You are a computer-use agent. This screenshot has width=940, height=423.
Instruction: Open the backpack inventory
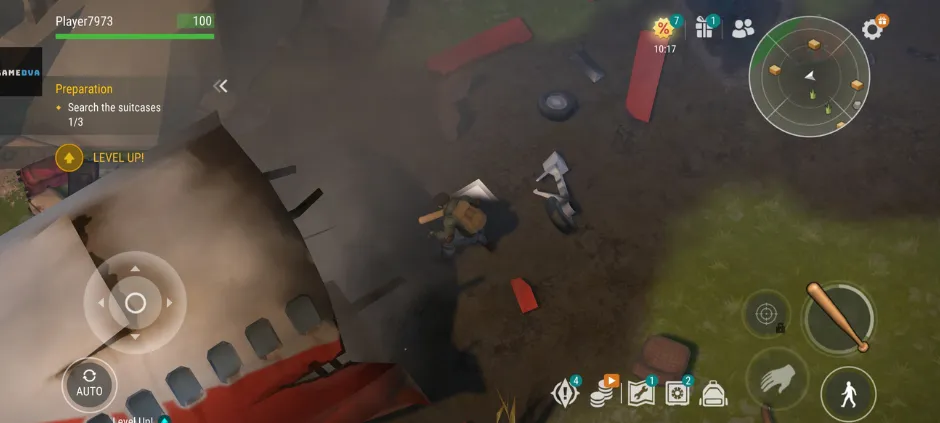click(713, 394)
